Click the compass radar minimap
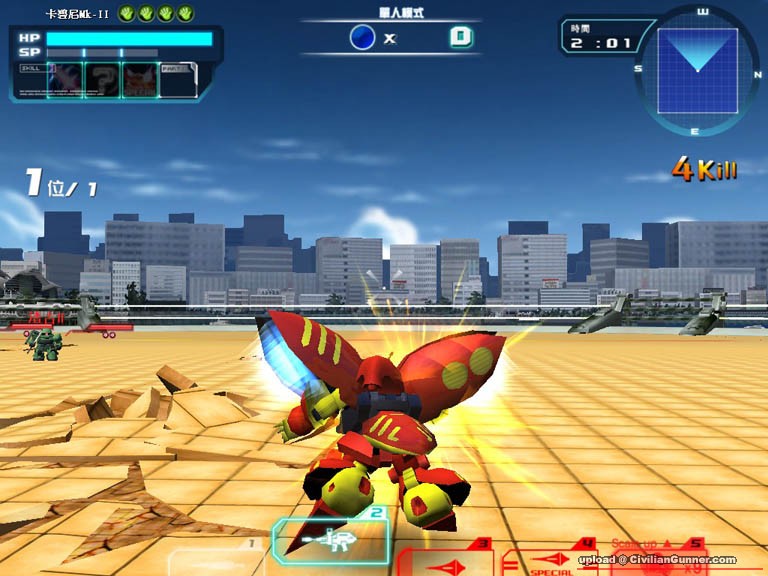This screenshot has height=576, width=768. pos(697,69)
